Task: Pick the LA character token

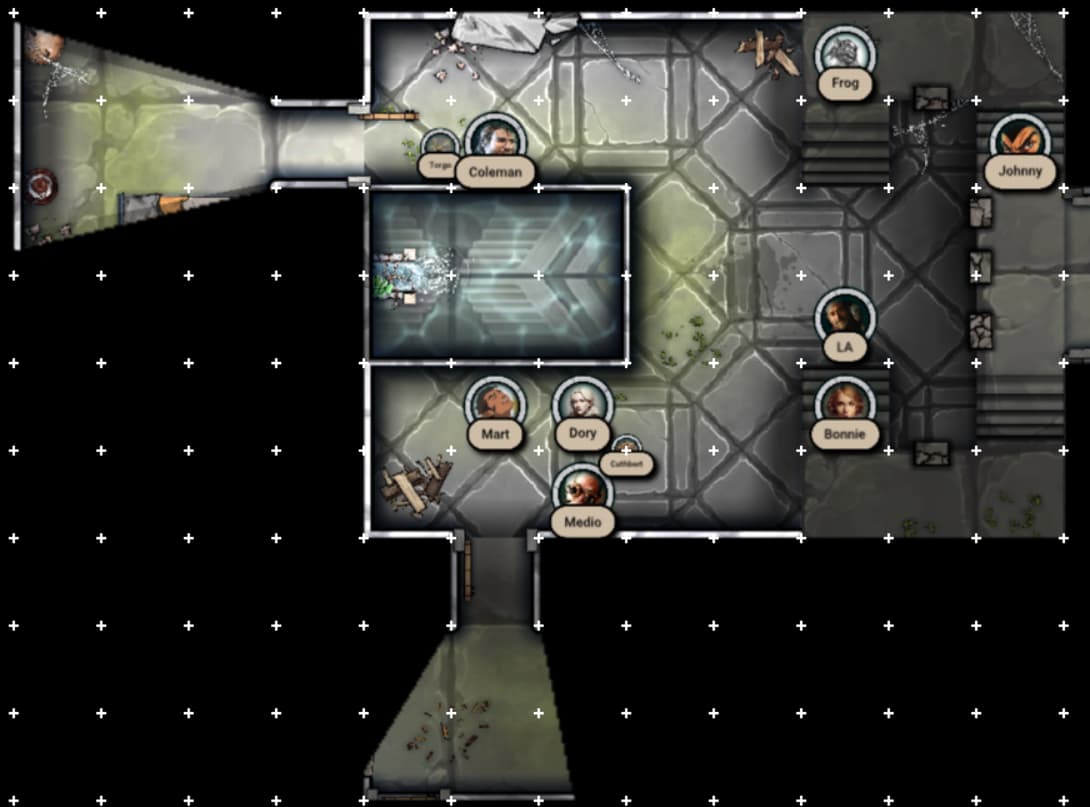Action: tap(845, 318)
